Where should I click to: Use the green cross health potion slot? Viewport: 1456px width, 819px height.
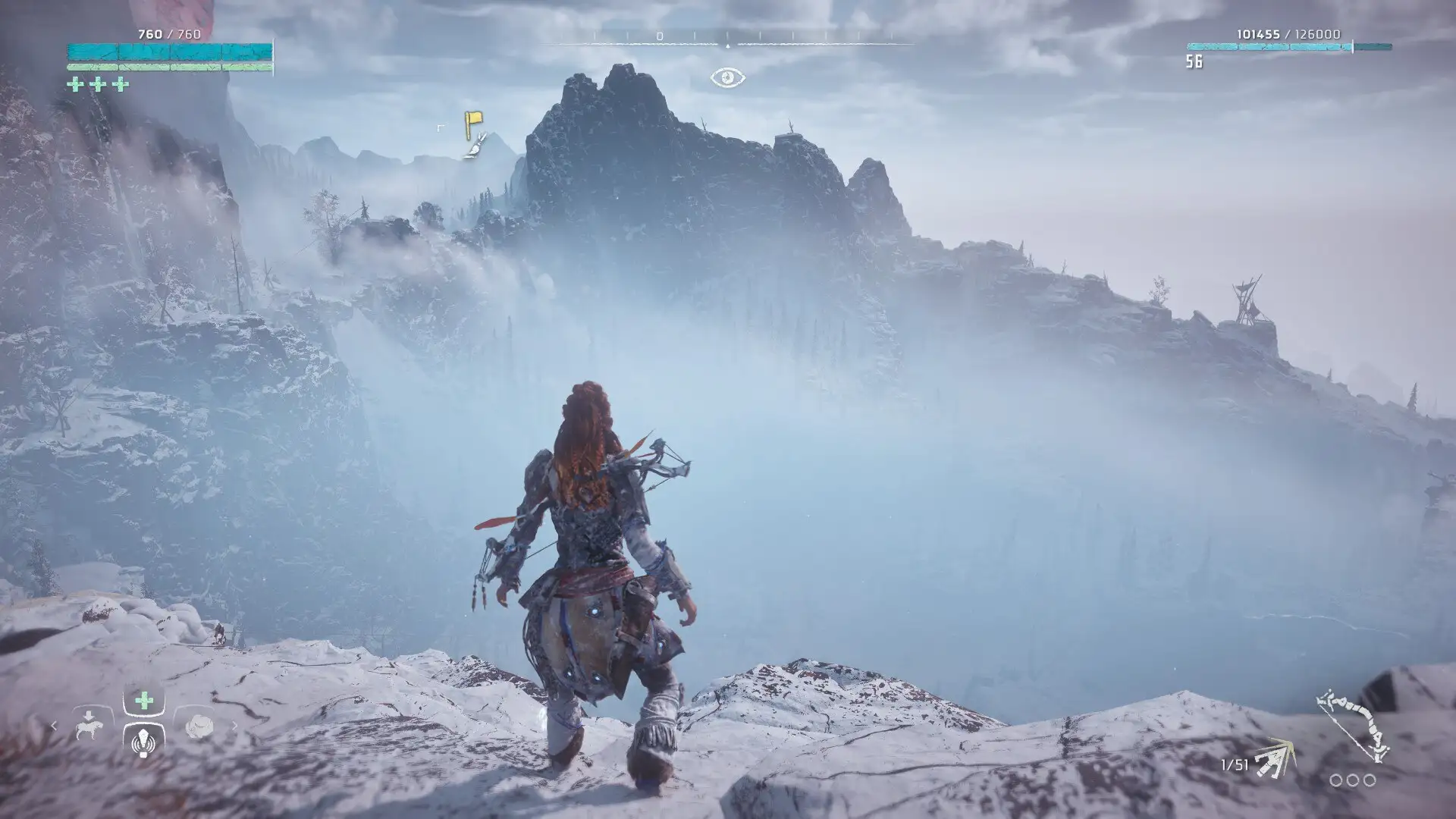[x=144, y=701]
